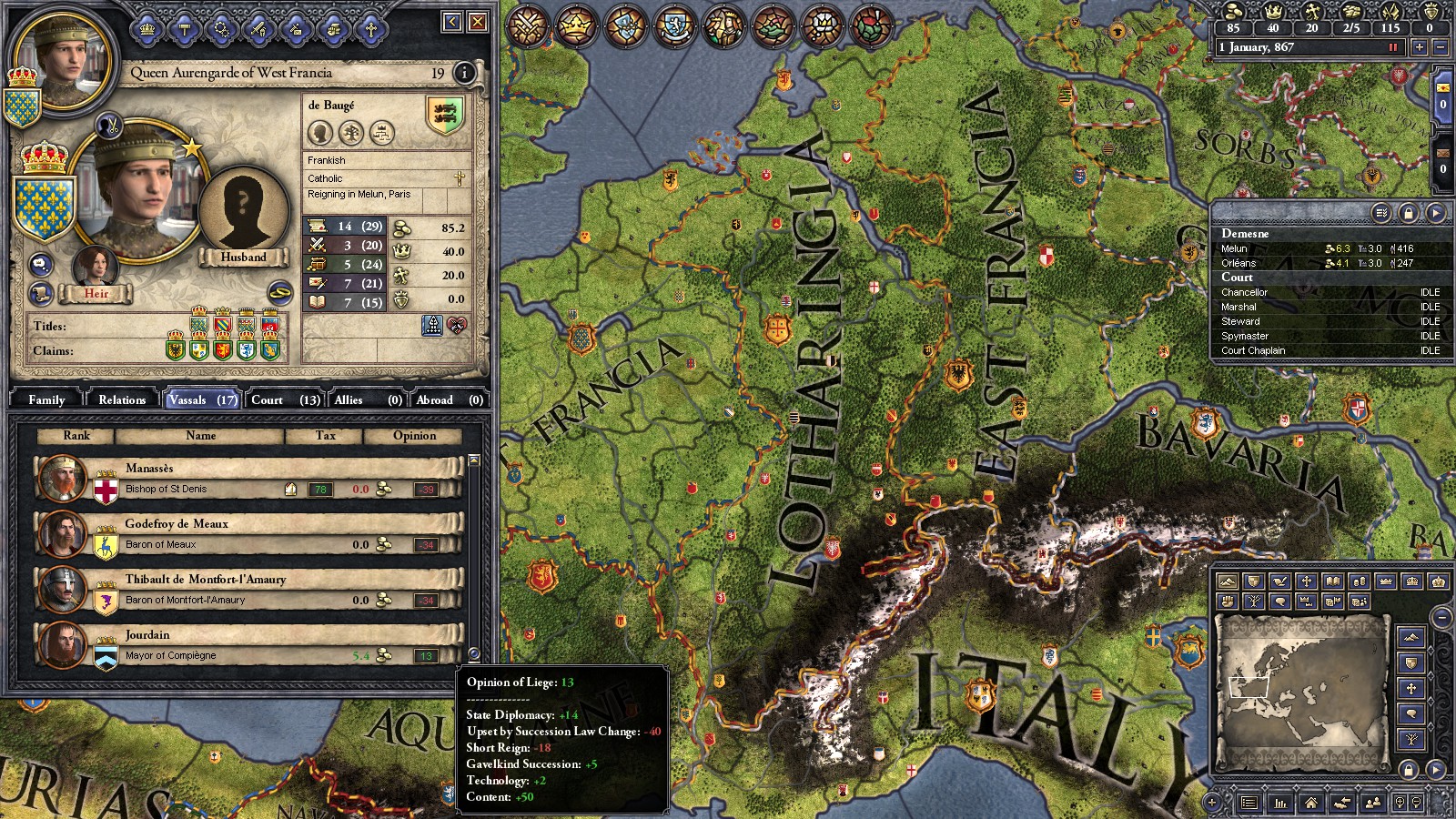Image resolution: width=1456 pixels, height=819 pixels.
Task: Close the character panel
Action: coord(478,22)
